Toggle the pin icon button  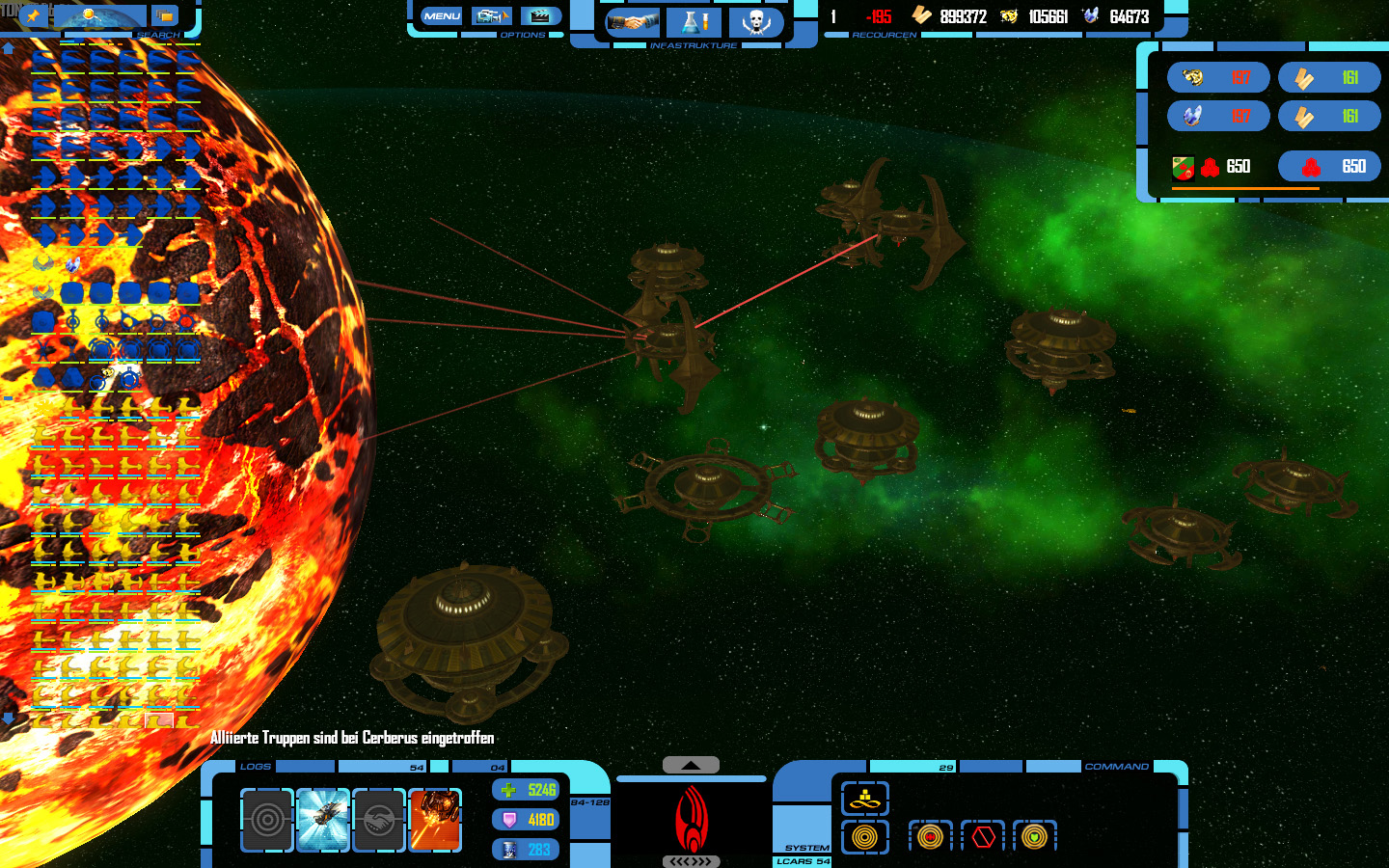point(32,15)
